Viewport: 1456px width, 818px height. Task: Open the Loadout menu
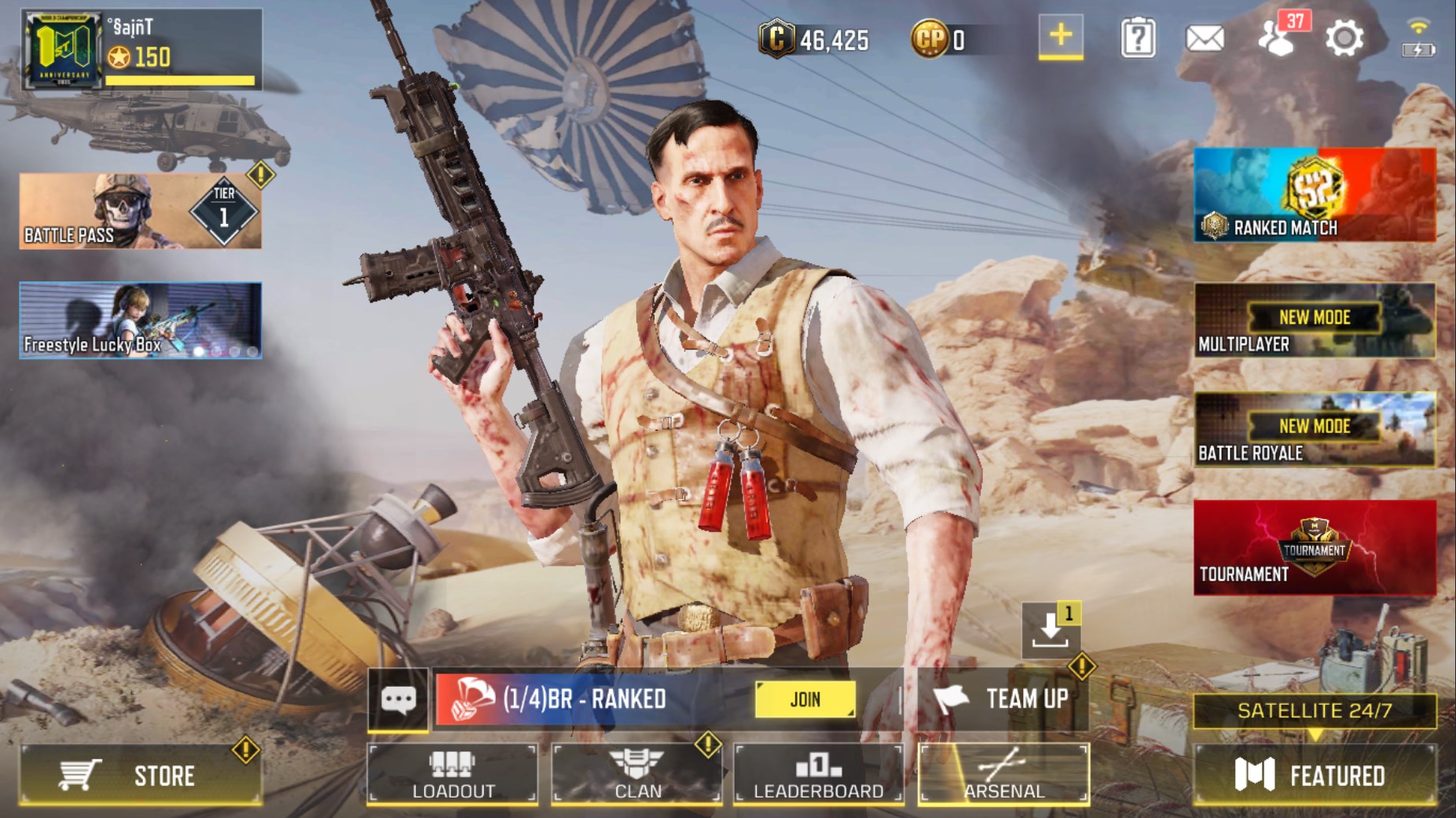click(x=453, y=775)
